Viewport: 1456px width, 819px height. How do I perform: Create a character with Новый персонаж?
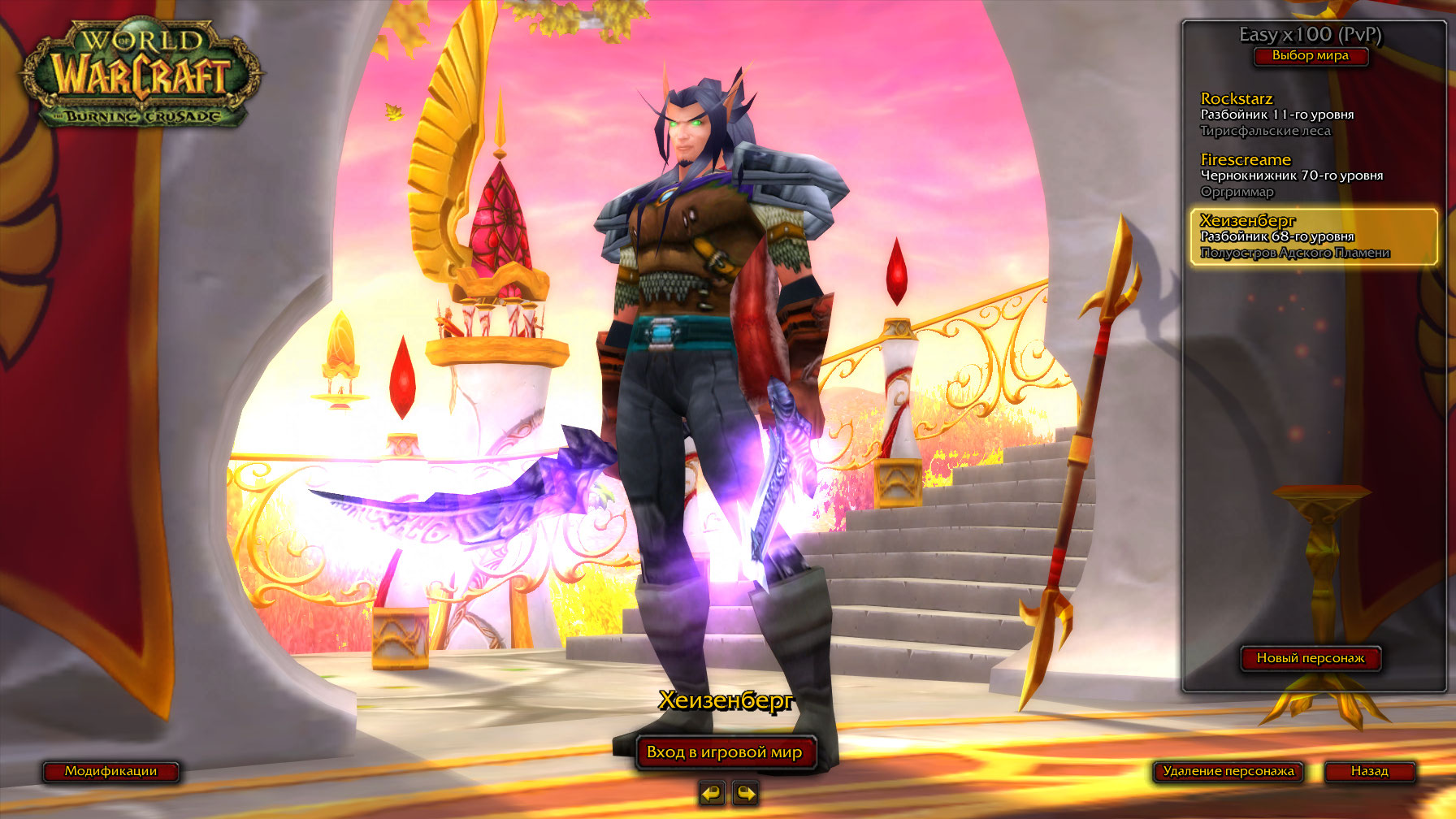point(1310,658)
